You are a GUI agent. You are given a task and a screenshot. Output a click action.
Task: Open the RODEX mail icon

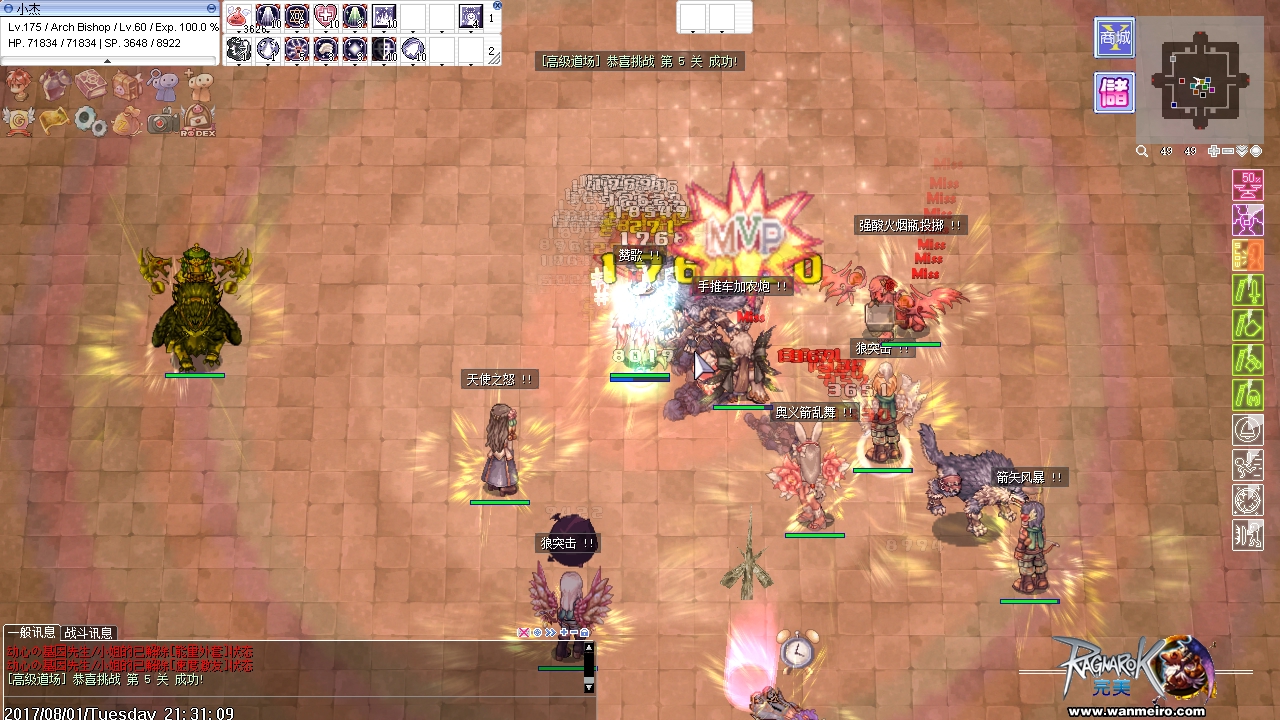(199, 119)
